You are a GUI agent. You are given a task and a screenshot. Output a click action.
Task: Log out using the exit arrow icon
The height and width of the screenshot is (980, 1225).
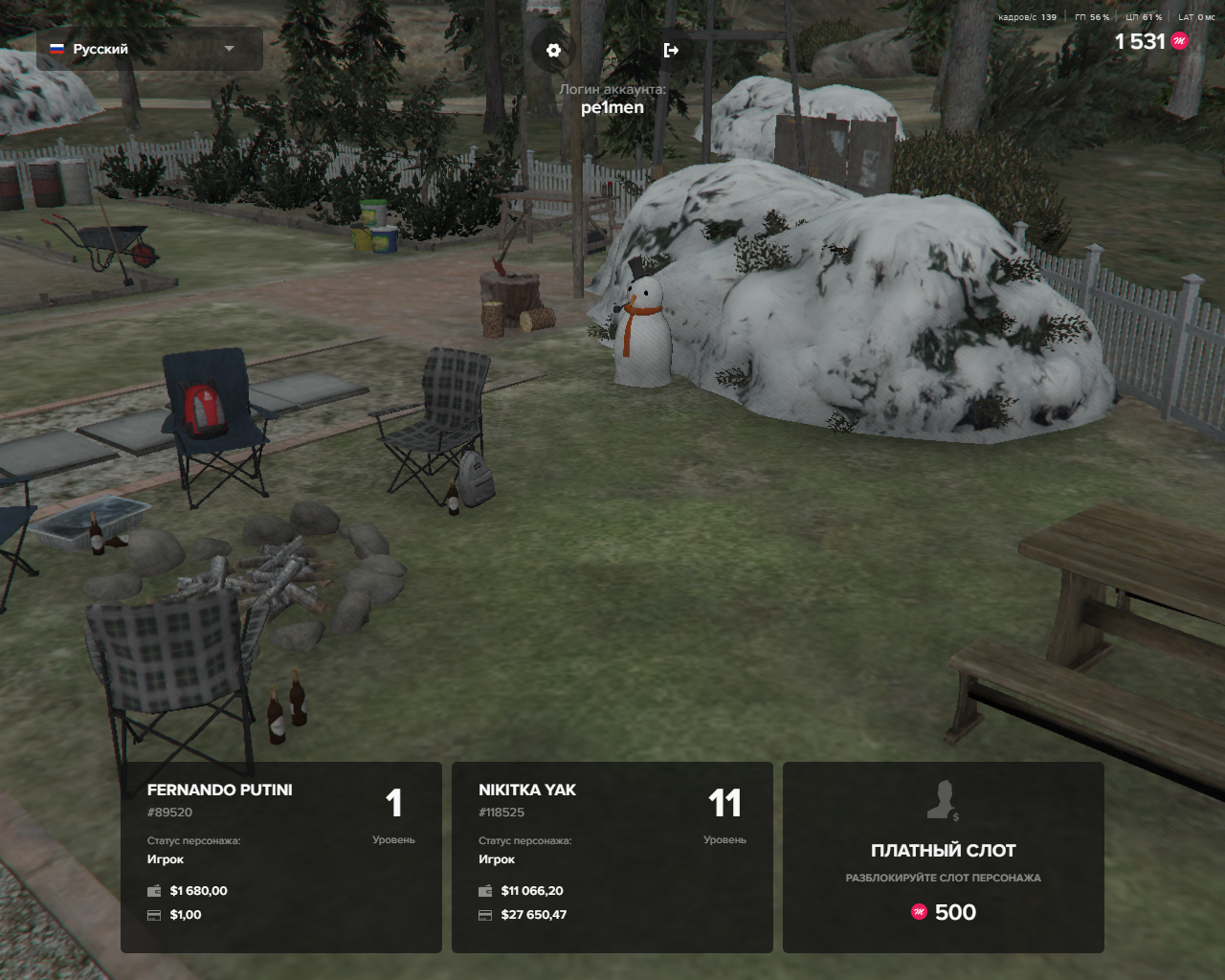671,50
